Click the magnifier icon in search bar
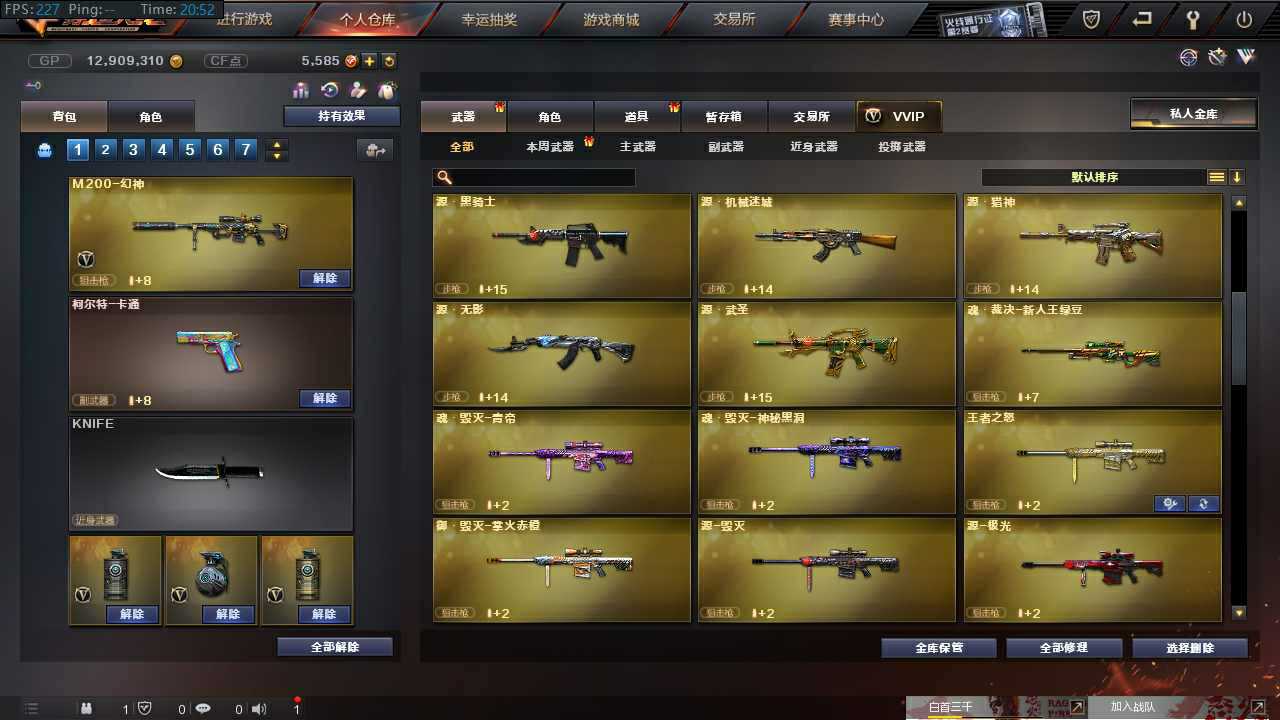This screenshot has width=1280, height=720. click(441, 177)
